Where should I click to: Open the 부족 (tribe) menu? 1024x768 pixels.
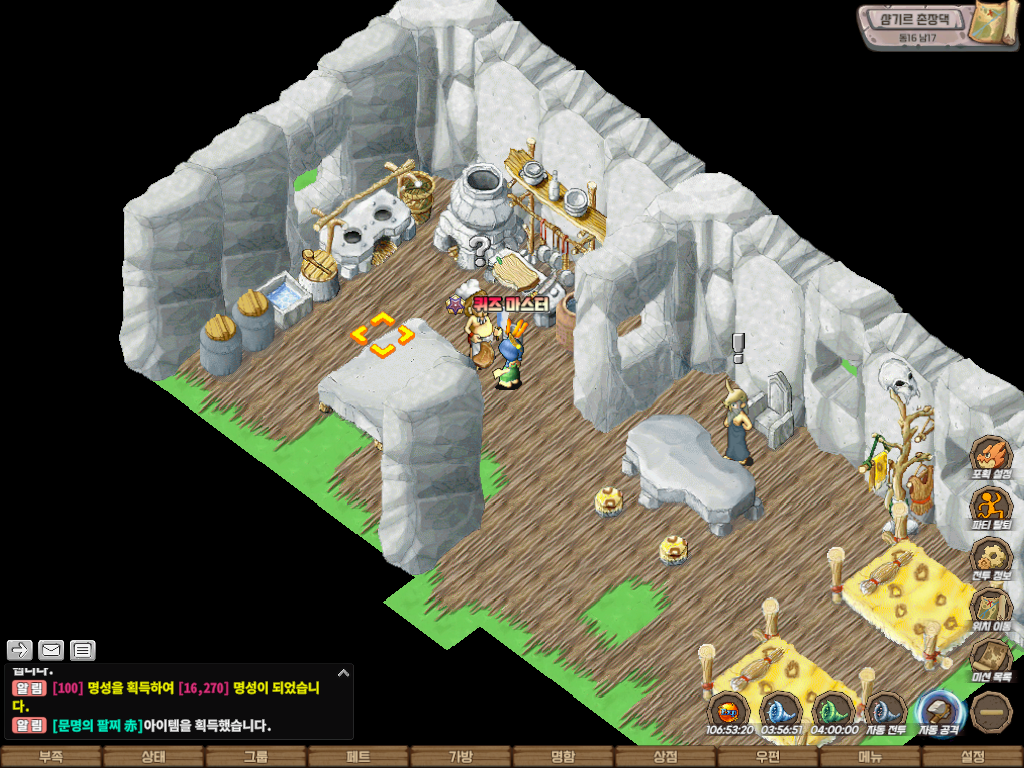[x=51, y=757]
